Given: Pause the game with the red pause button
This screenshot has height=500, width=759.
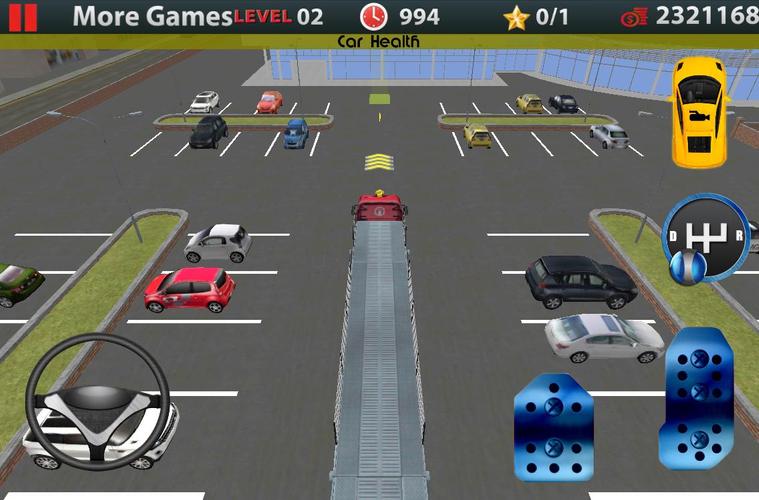Looking at the screenshot, I should pos(23,16).
